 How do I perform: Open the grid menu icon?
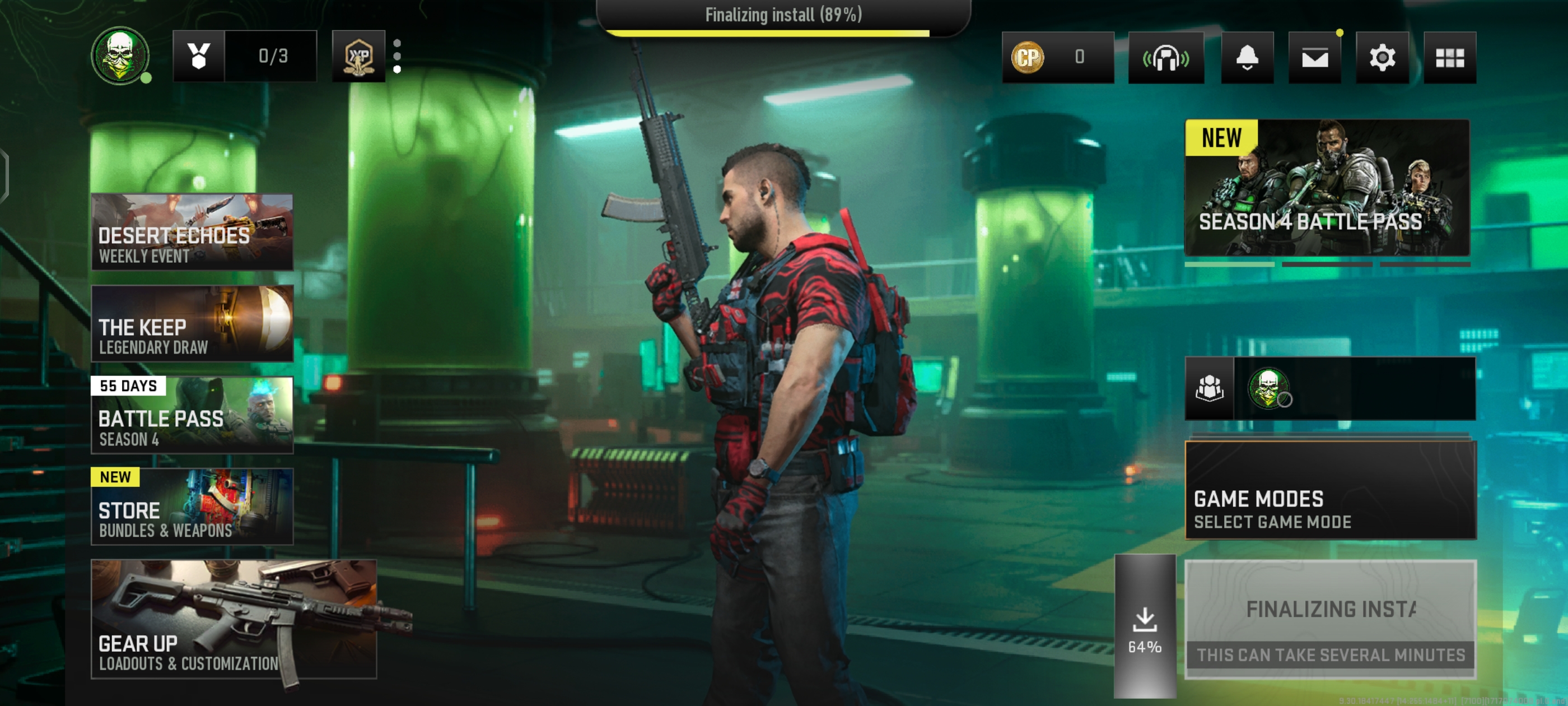[1449, 57]
